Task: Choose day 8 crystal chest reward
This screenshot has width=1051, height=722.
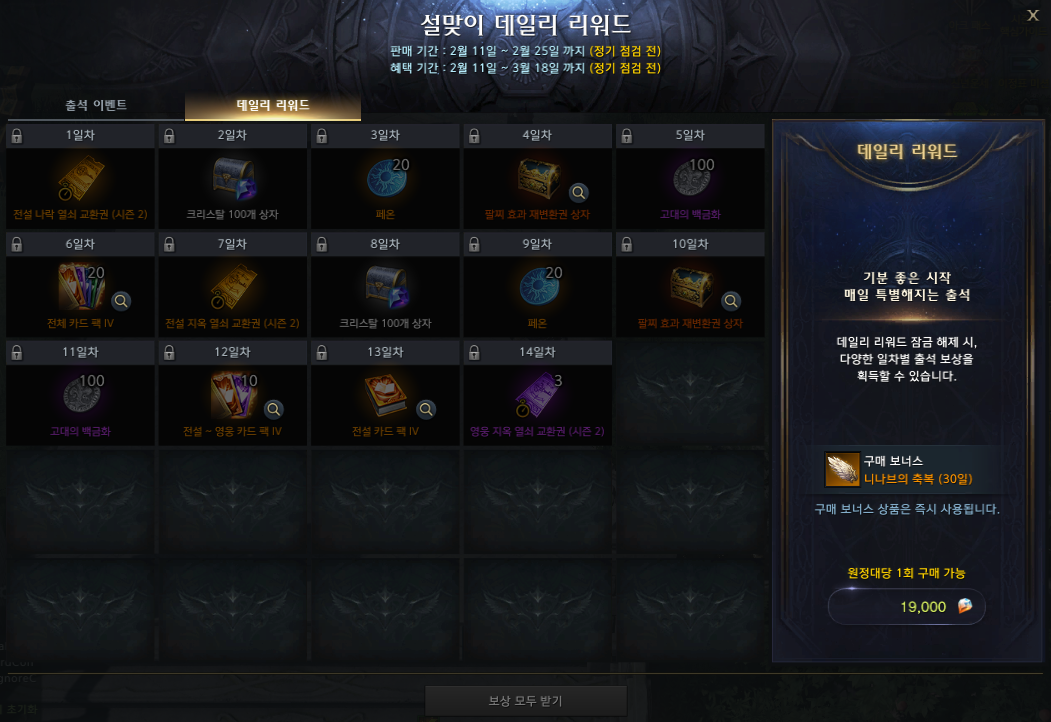Action: (385, 288)
